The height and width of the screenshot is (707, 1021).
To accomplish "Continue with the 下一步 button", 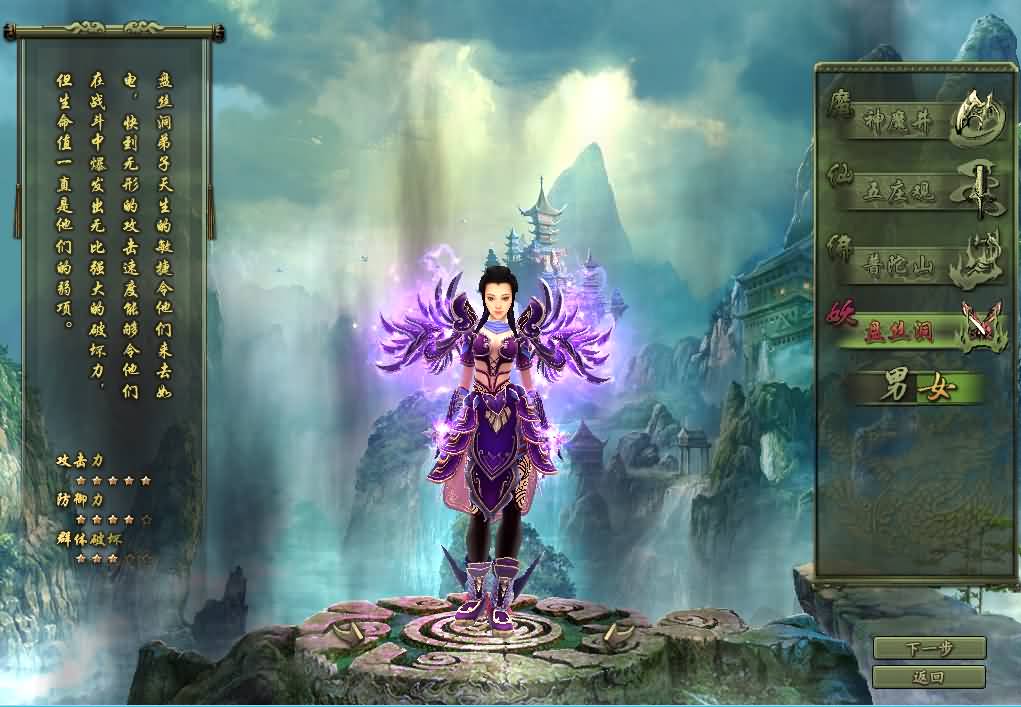I will pyautogui.click(x=929, y=648).
